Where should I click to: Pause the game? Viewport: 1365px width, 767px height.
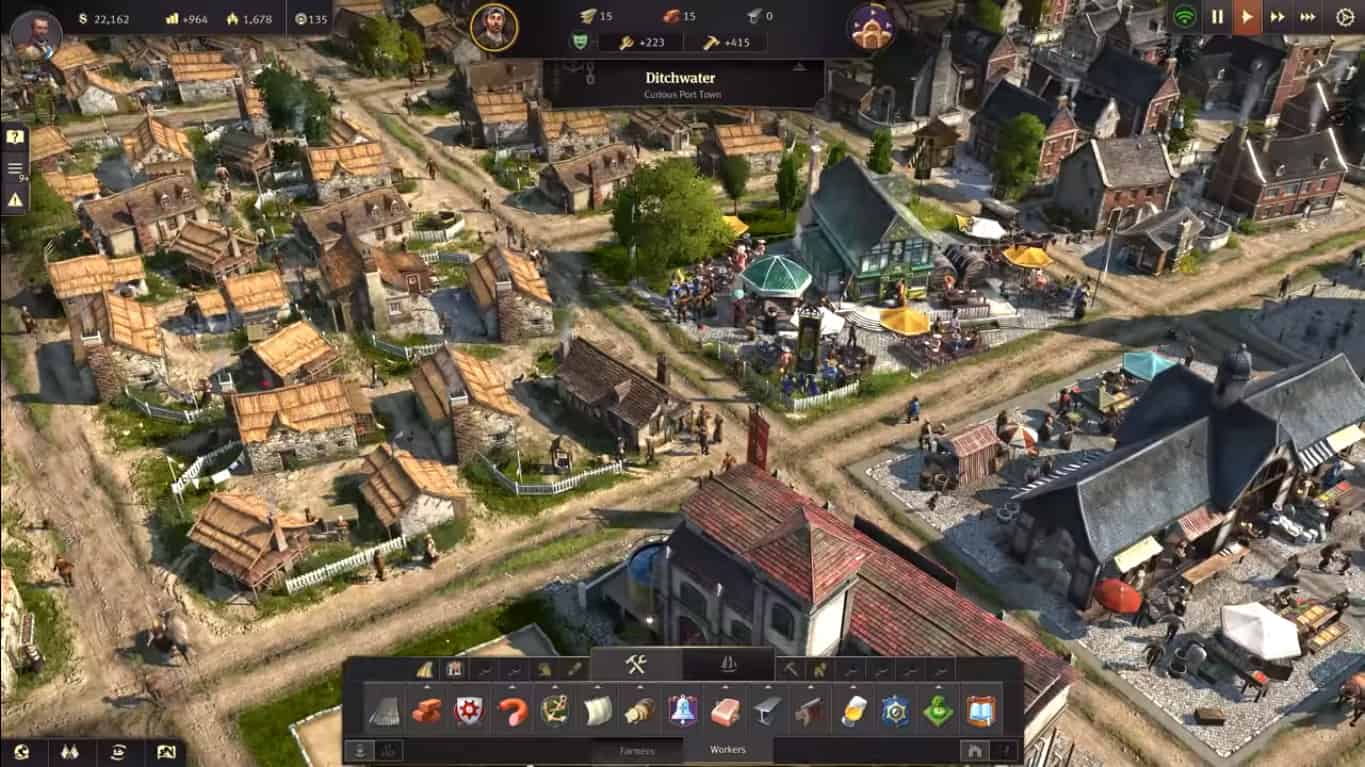pyautogui.click(x=1217, y=17)
